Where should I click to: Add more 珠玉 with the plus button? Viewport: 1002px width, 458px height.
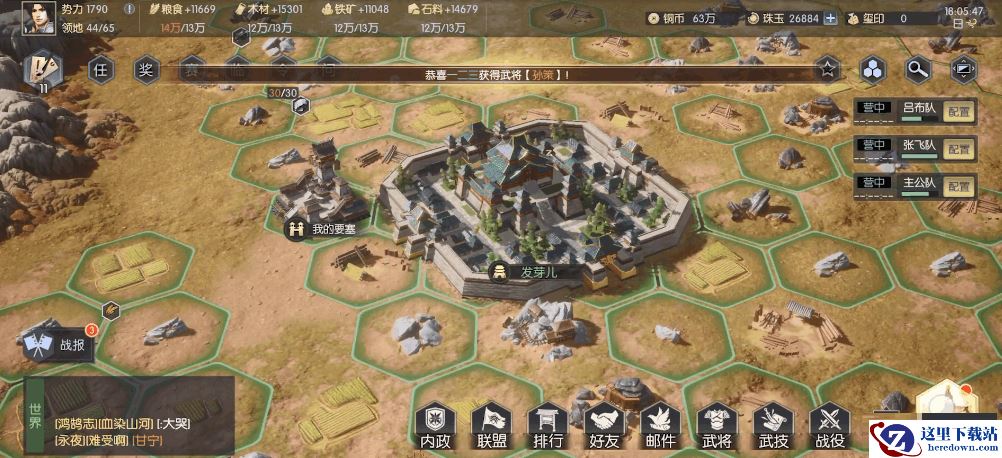(x=830, y=18)
